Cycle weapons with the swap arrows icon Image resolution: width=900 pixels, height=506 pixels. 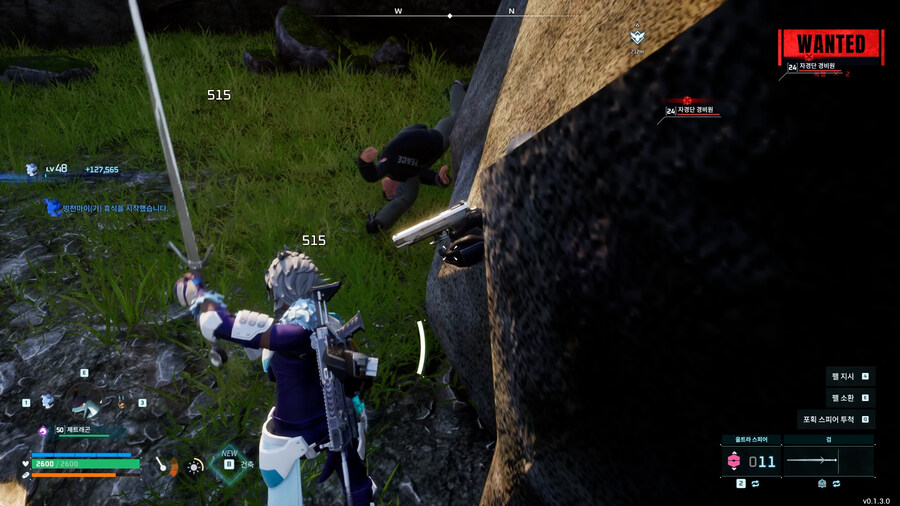coord(837,484)
